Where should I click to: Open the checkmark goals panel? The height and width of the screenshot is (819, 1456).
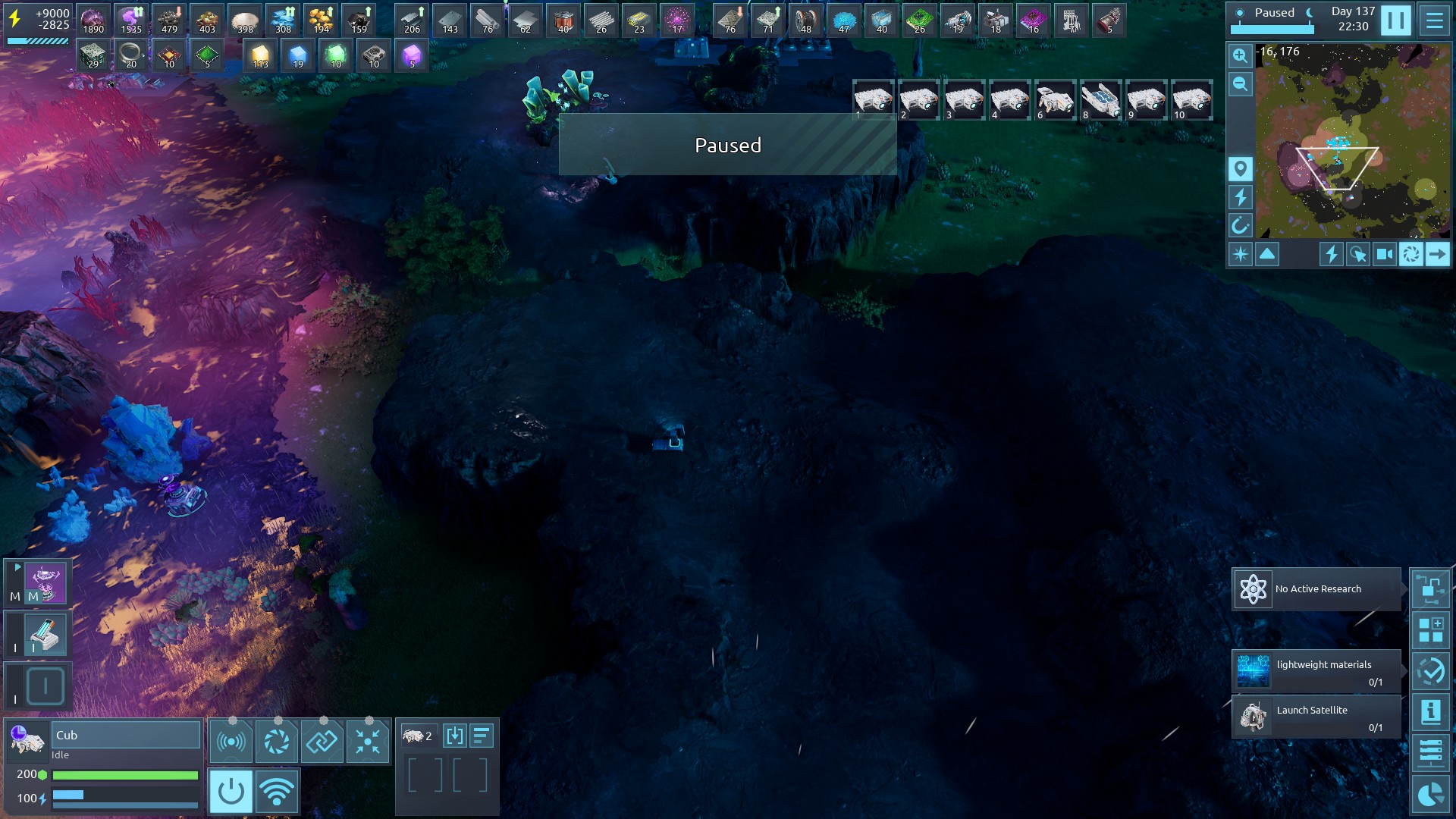click(1430, 671)
